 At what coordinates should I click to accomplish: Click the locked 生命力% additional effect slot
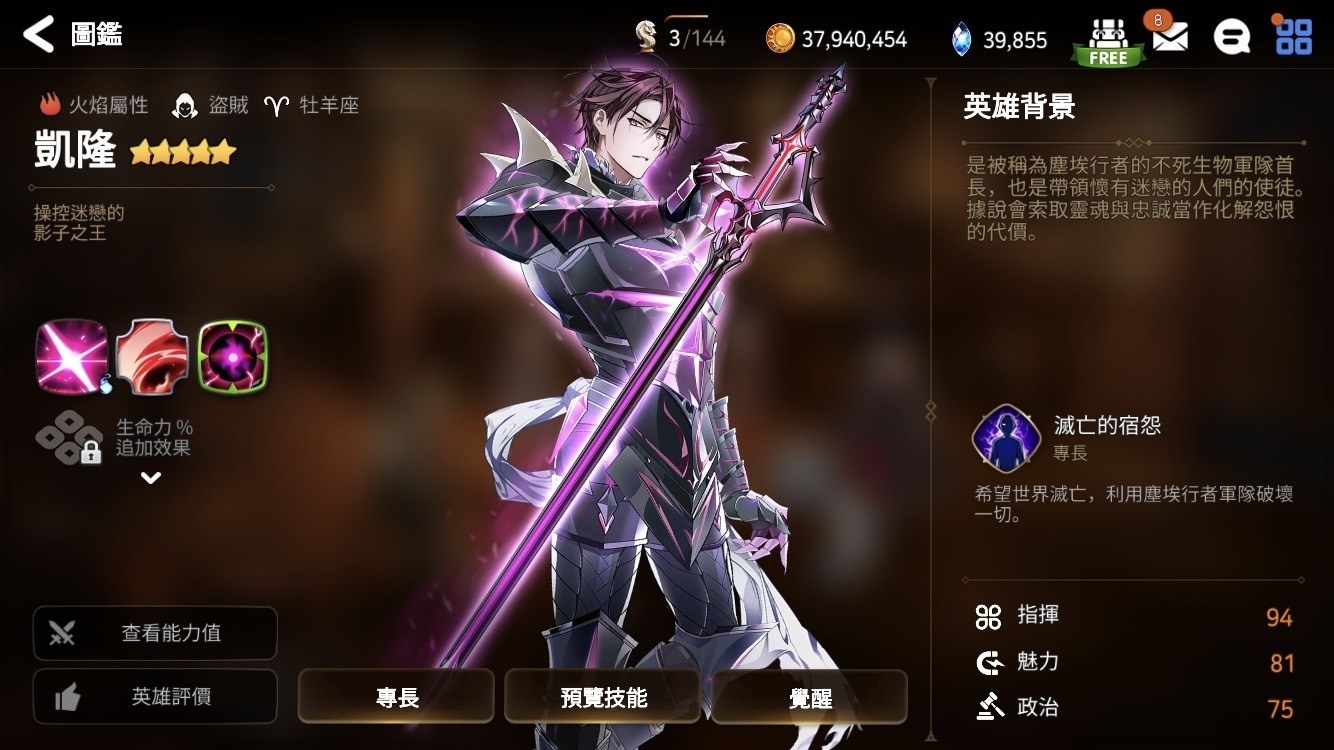tap(69, 438)
